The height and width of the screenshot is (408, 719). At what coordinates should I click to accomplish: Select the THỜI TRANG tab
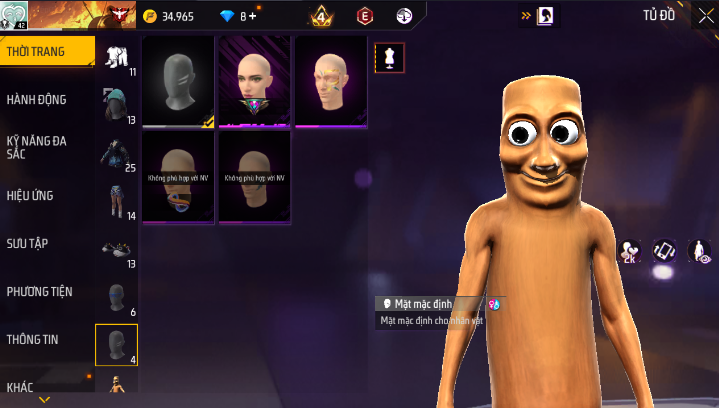(31, 51)
